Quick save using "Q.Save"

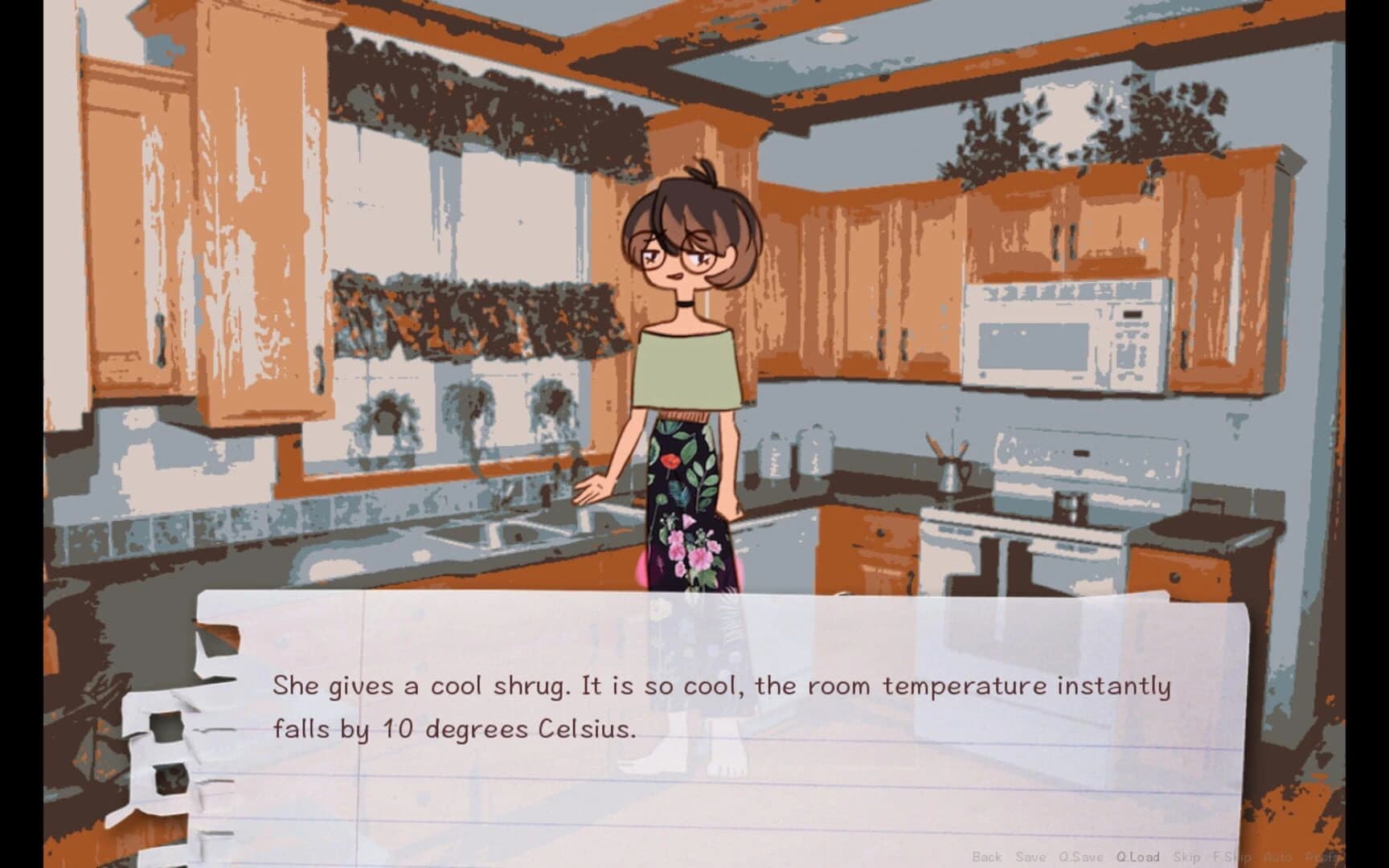(1080, 856)
